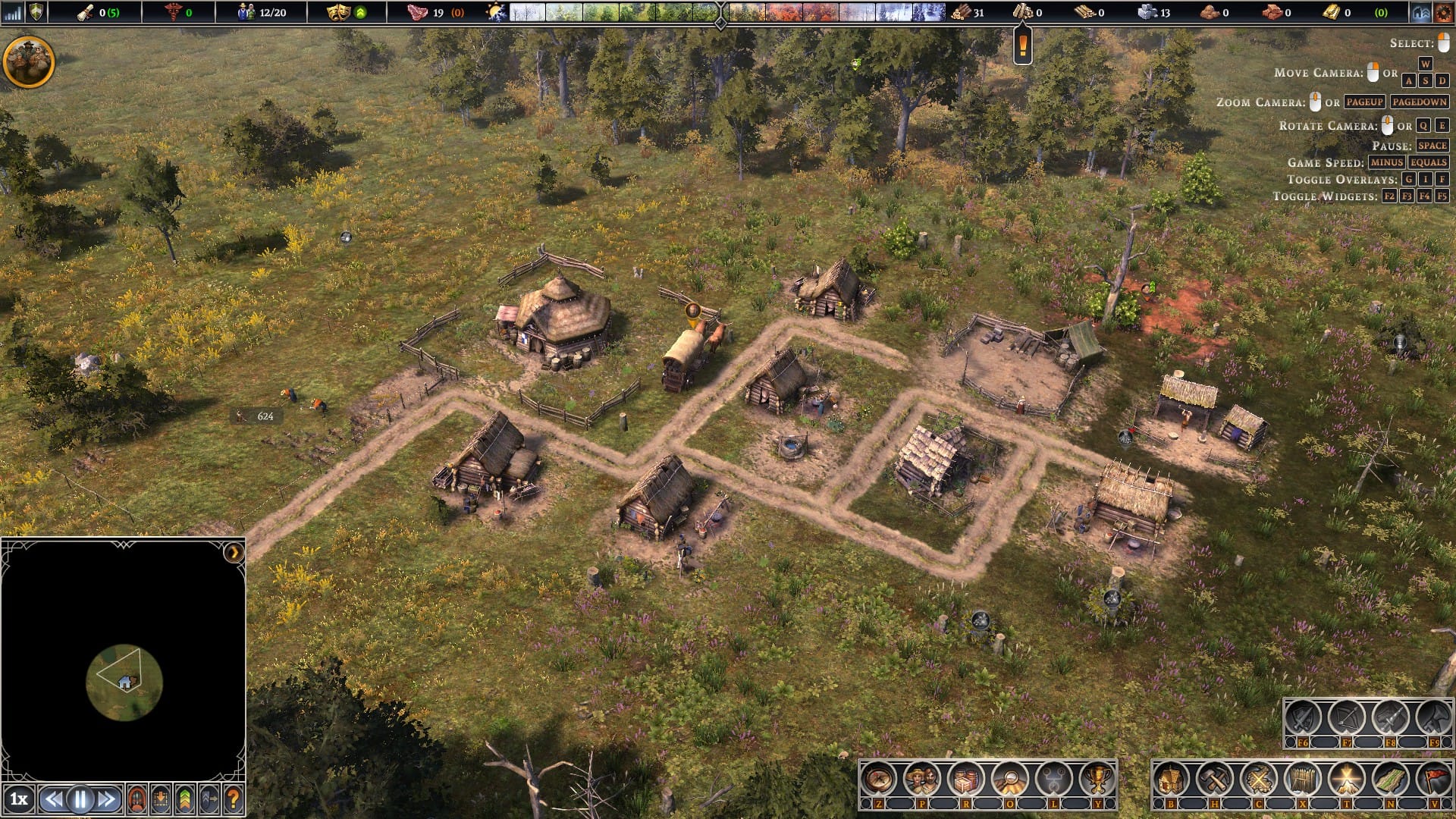Collapse the minimap with the arrow button
Viewport: 1456px width, 819px height.
[234, 552]
